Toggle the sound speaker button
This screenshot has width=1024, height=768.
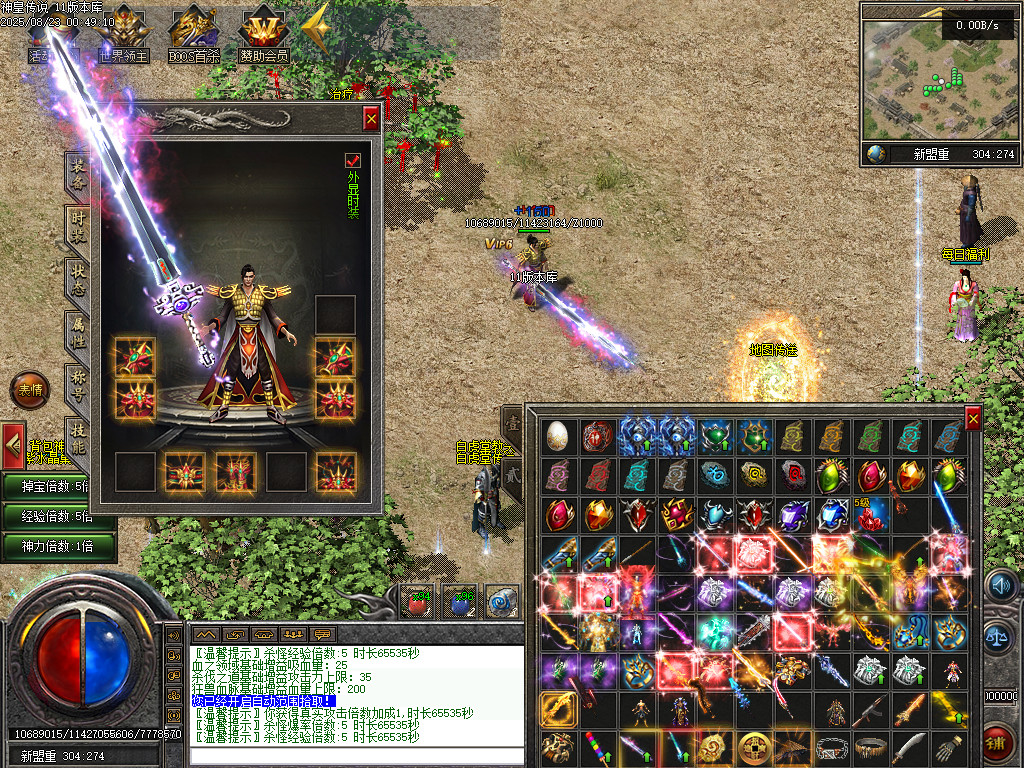[x=999, y=586]
